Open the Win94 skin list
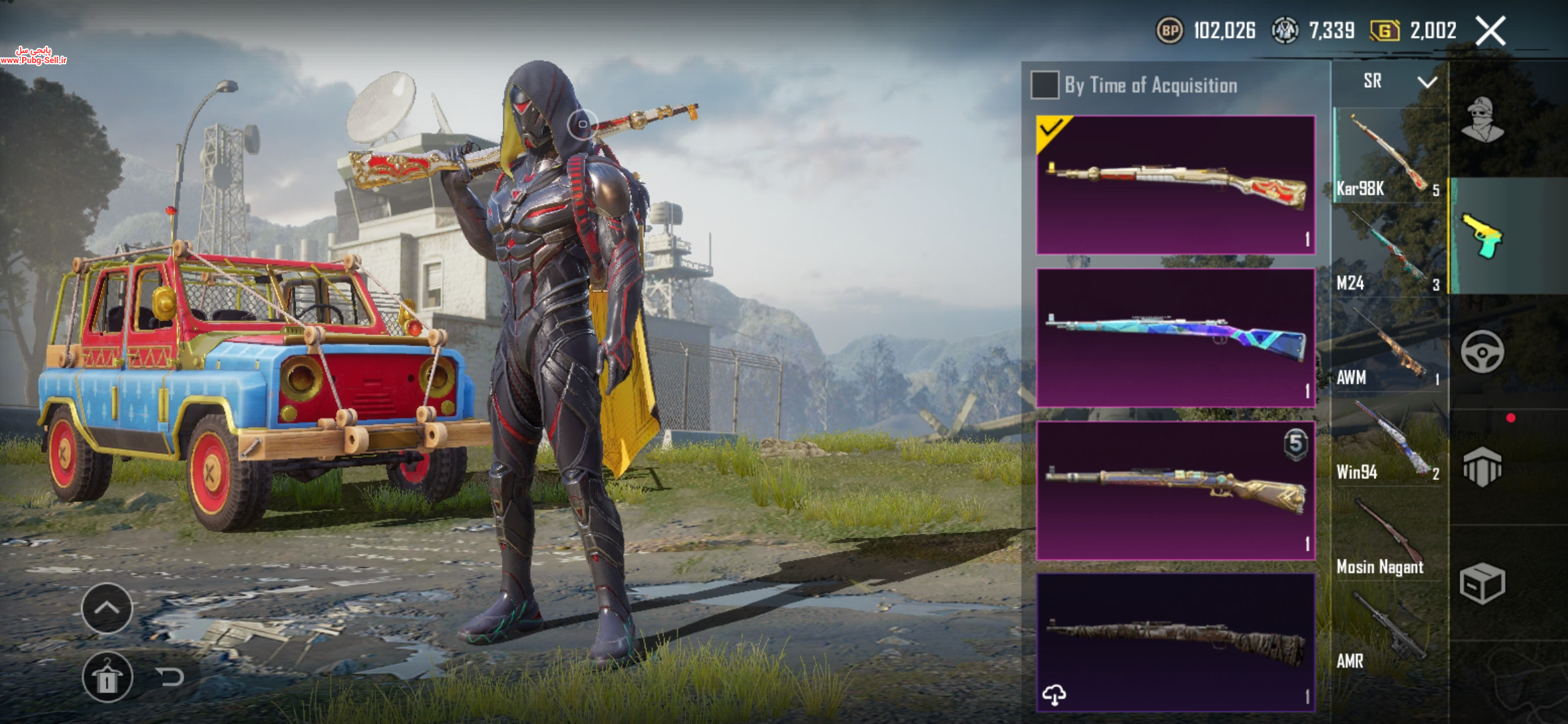Image resolution: width=1568 pixels, height=724 pixels. click(1387, 441)
